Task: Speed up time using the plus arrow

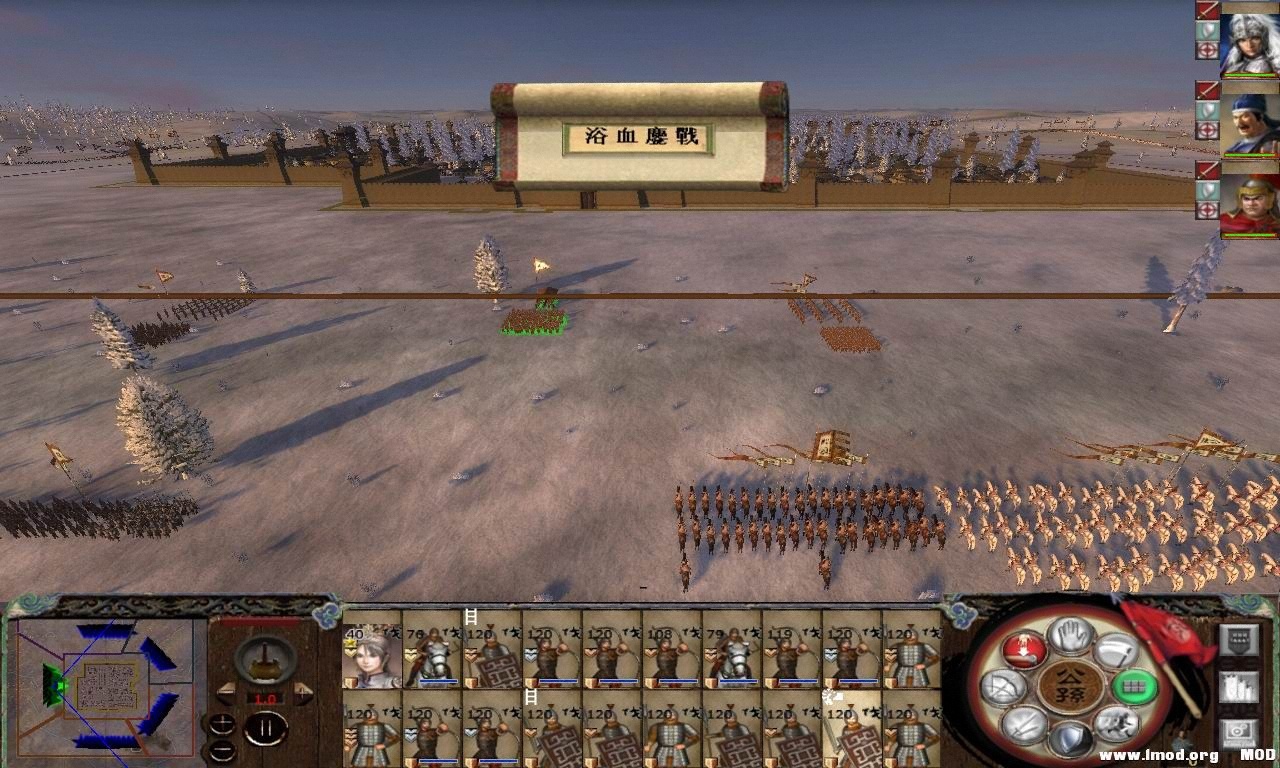Action: (303, 692)
